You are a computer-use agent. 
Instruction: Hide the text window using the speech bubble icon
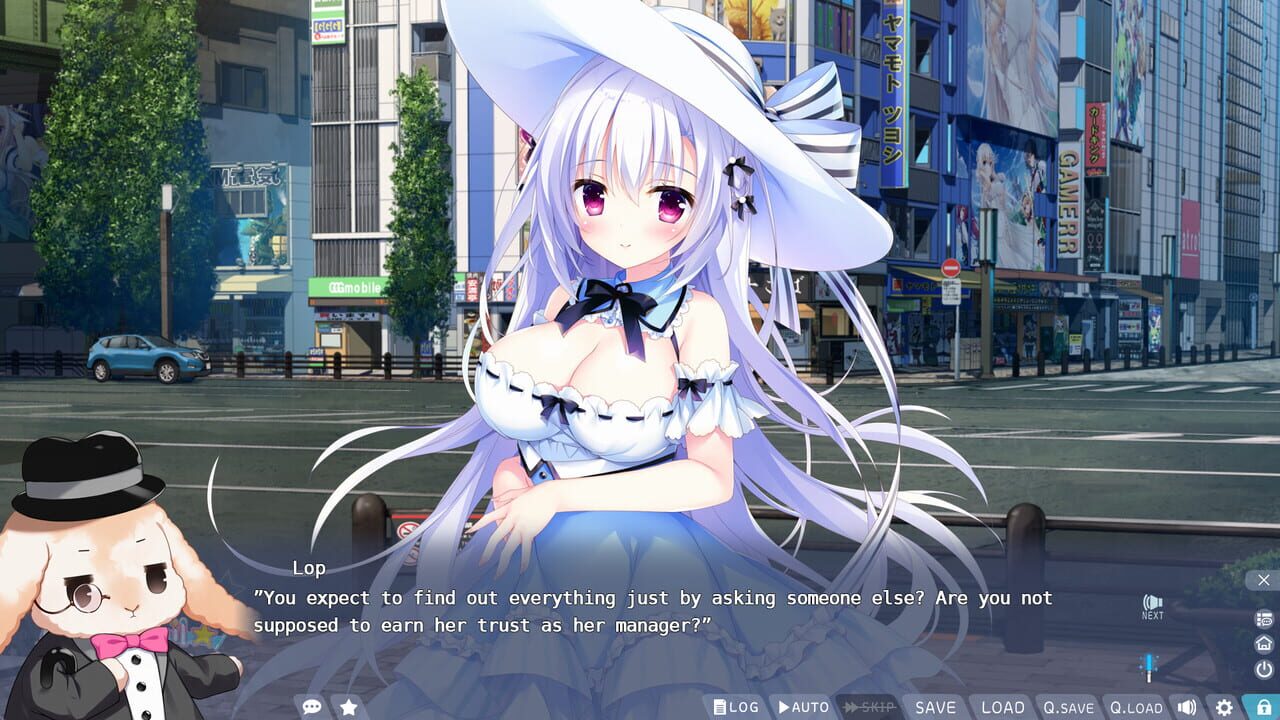[x=312, y=705]
